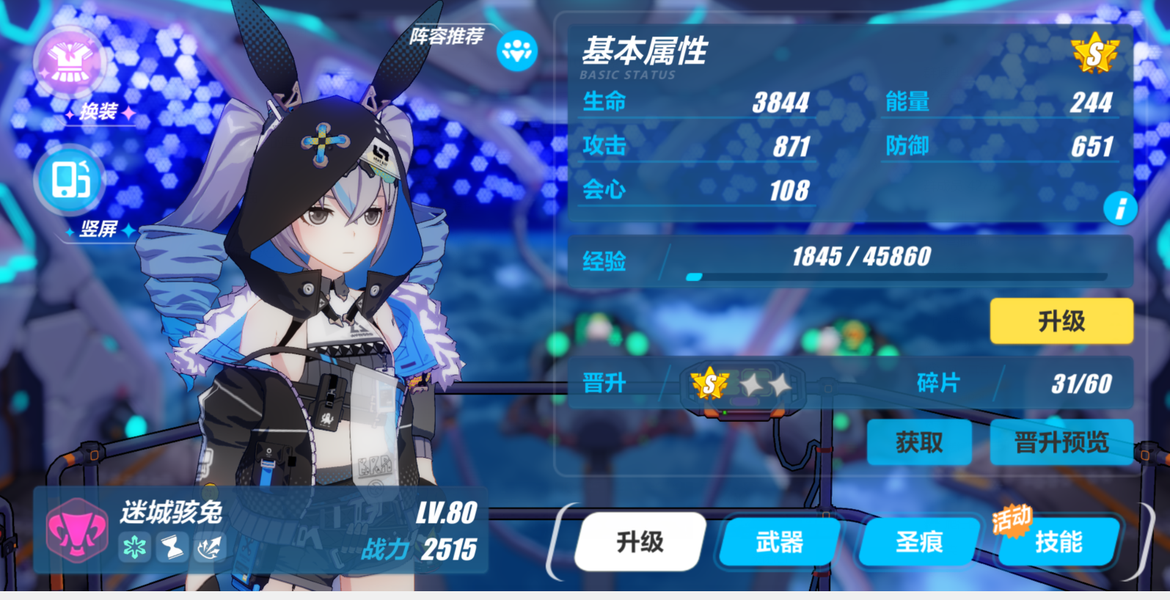
Task: Switch to the 武器 weapon tab
Action: coord(780,542)
